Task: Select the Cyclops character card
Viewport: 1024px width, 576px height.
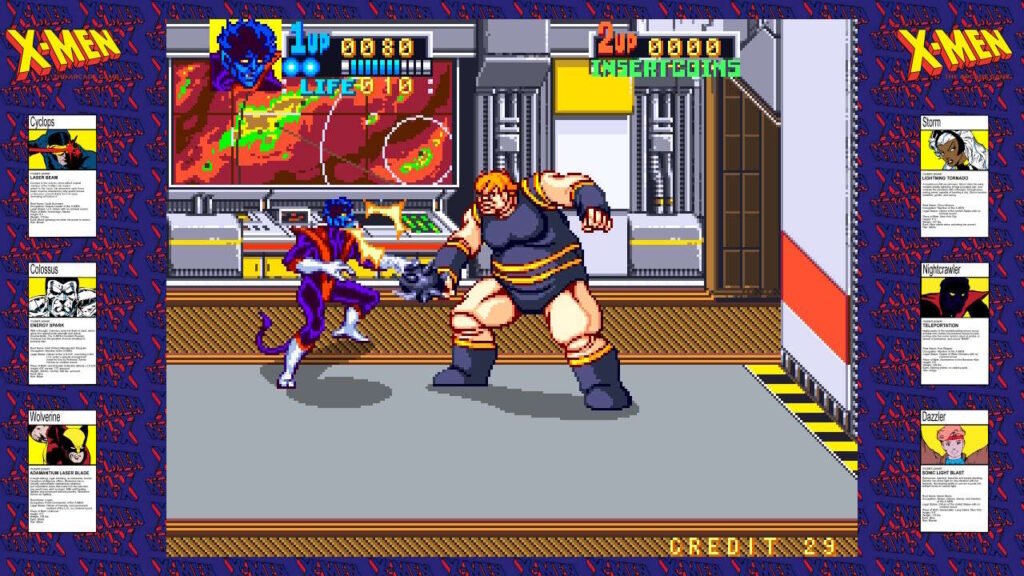Action: coord(62,176)
